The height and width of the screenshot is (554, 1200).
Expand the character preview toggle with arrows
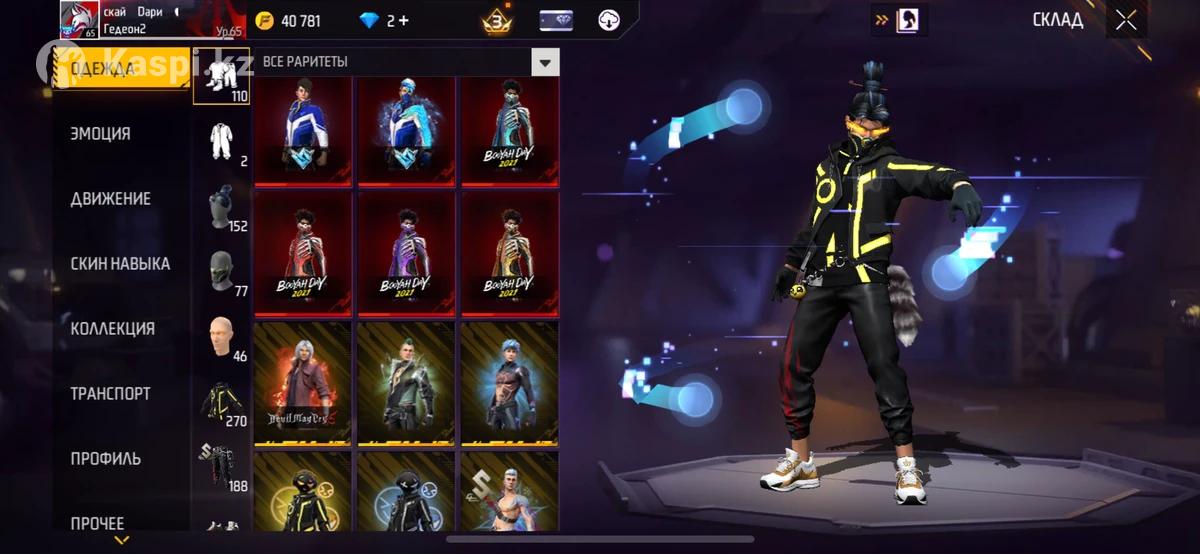pos(898,19)
